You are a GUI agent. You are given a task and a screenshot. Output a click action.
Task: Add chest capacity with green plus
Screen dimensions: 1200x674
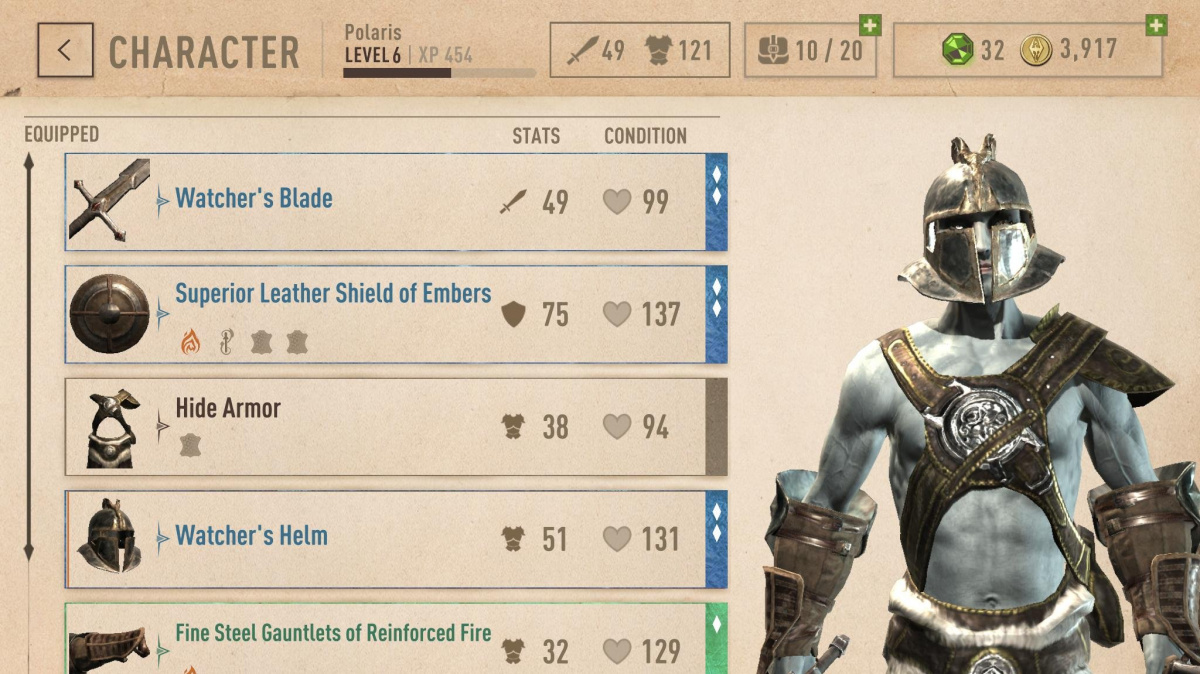point(870,25)
